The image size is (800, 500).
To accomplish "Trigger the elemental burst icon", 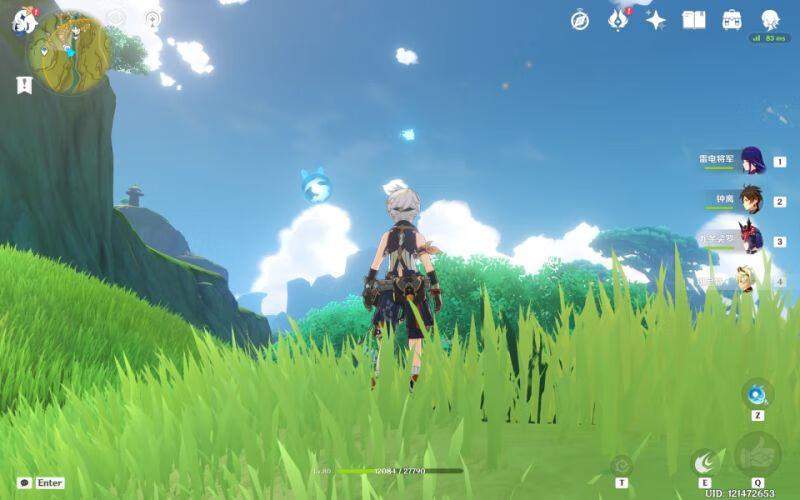I will click(757, 455).
